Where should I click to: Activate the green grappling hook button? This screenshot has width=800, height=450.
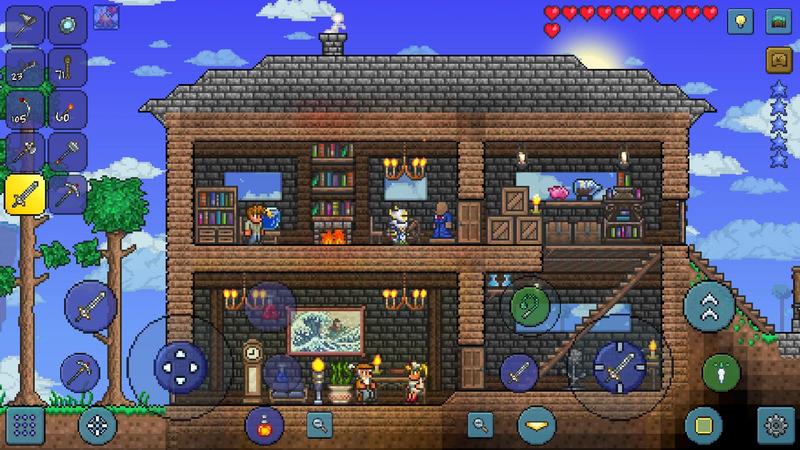click(x=529, y=303)
